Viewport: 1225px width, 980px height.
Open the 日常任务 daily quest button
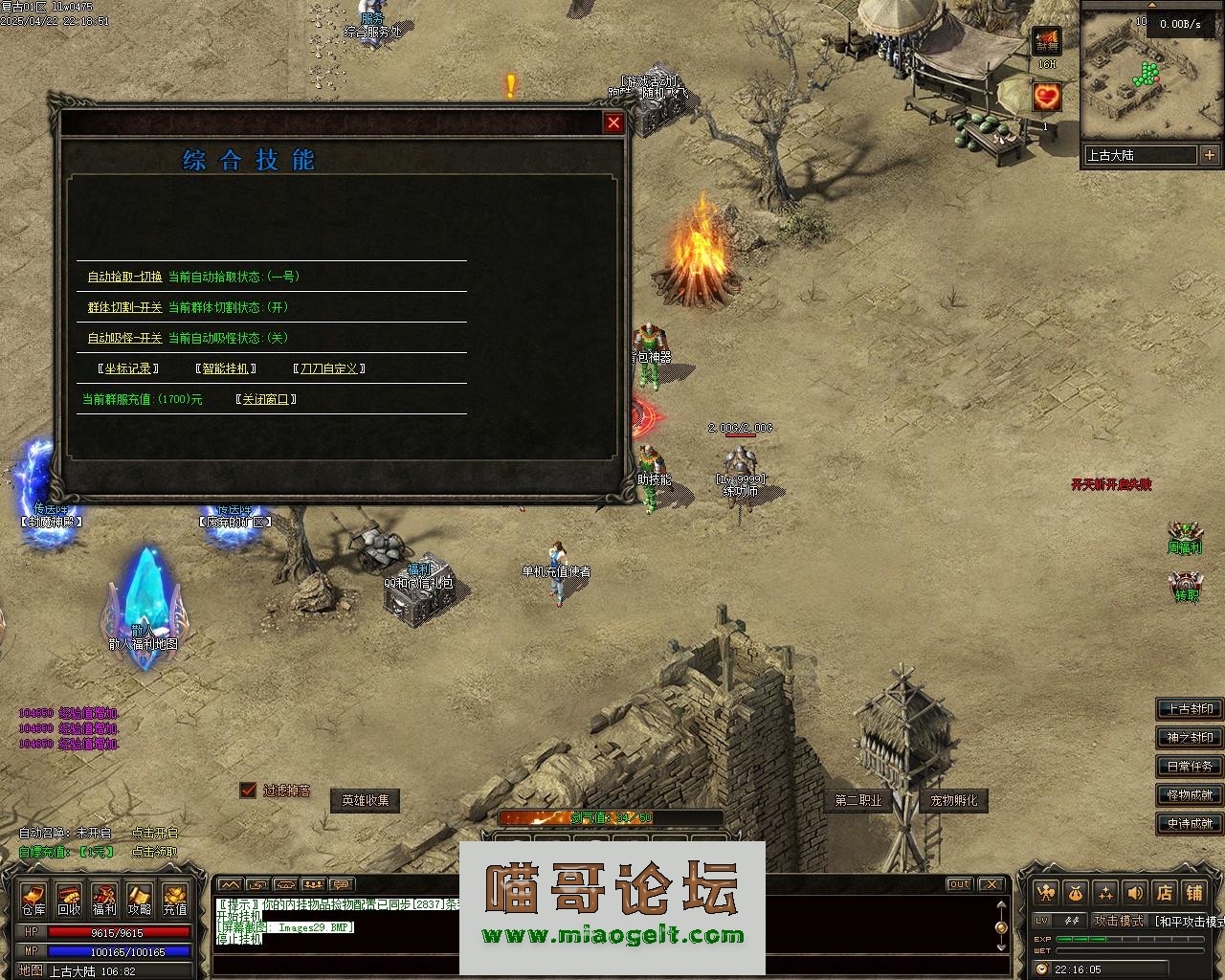click(x=1190, y=767)
